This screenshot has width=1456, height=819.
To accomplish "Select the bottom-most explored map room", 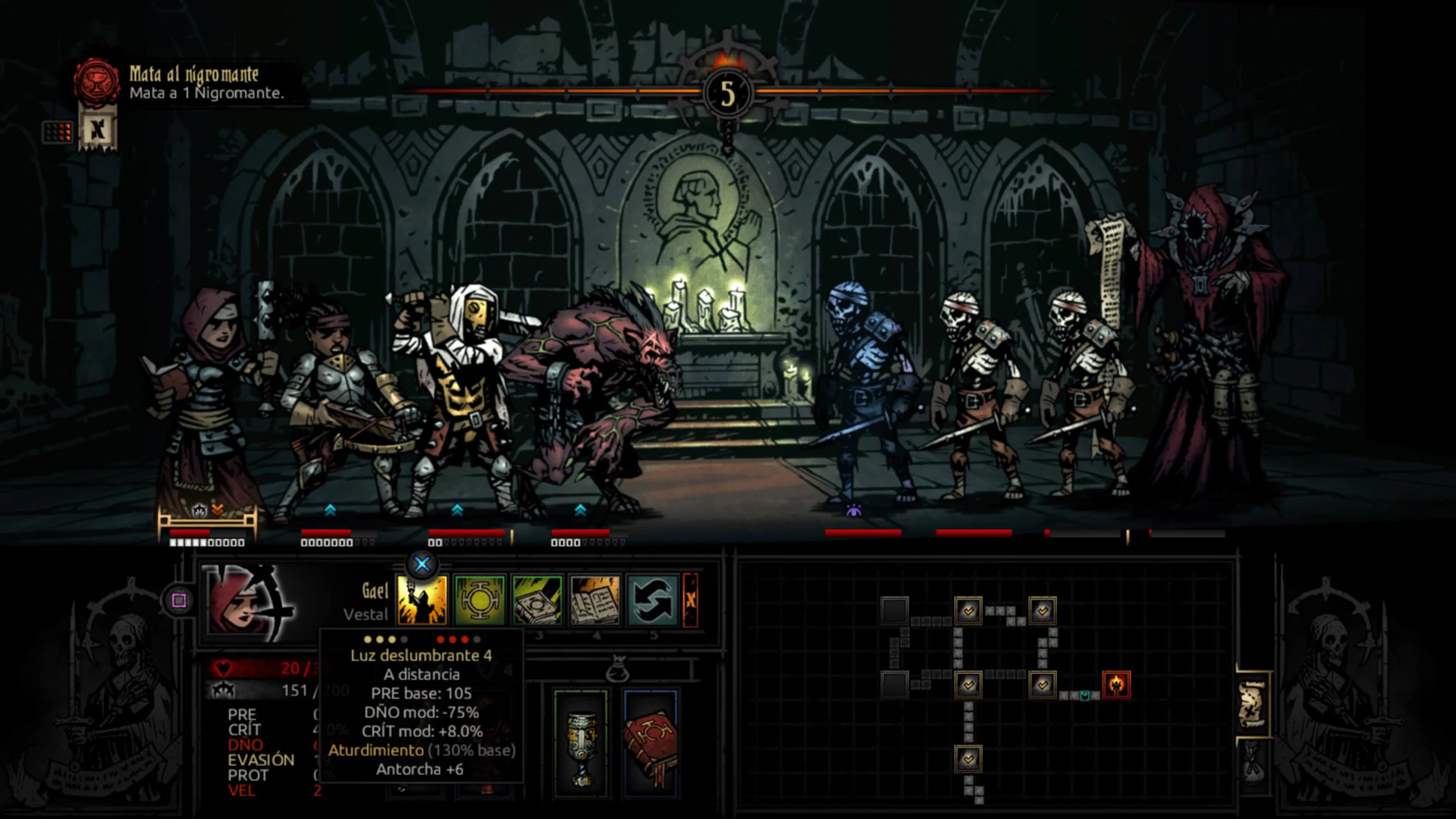I will pyautogui.click(x=968, y=758).
